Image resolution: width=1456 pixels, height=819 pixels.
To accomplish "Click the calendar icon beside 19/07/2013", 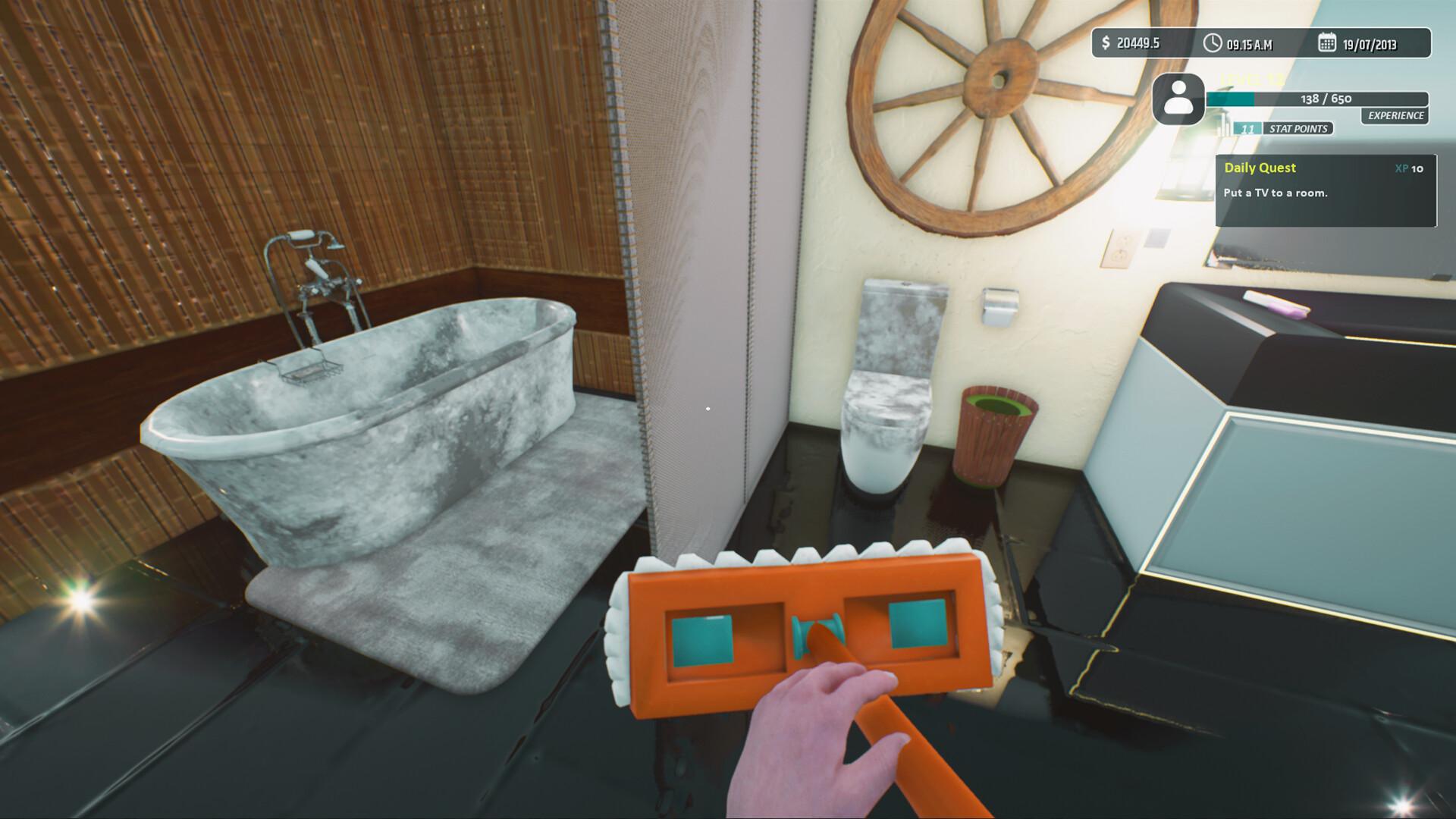I will pos(1329,43).
